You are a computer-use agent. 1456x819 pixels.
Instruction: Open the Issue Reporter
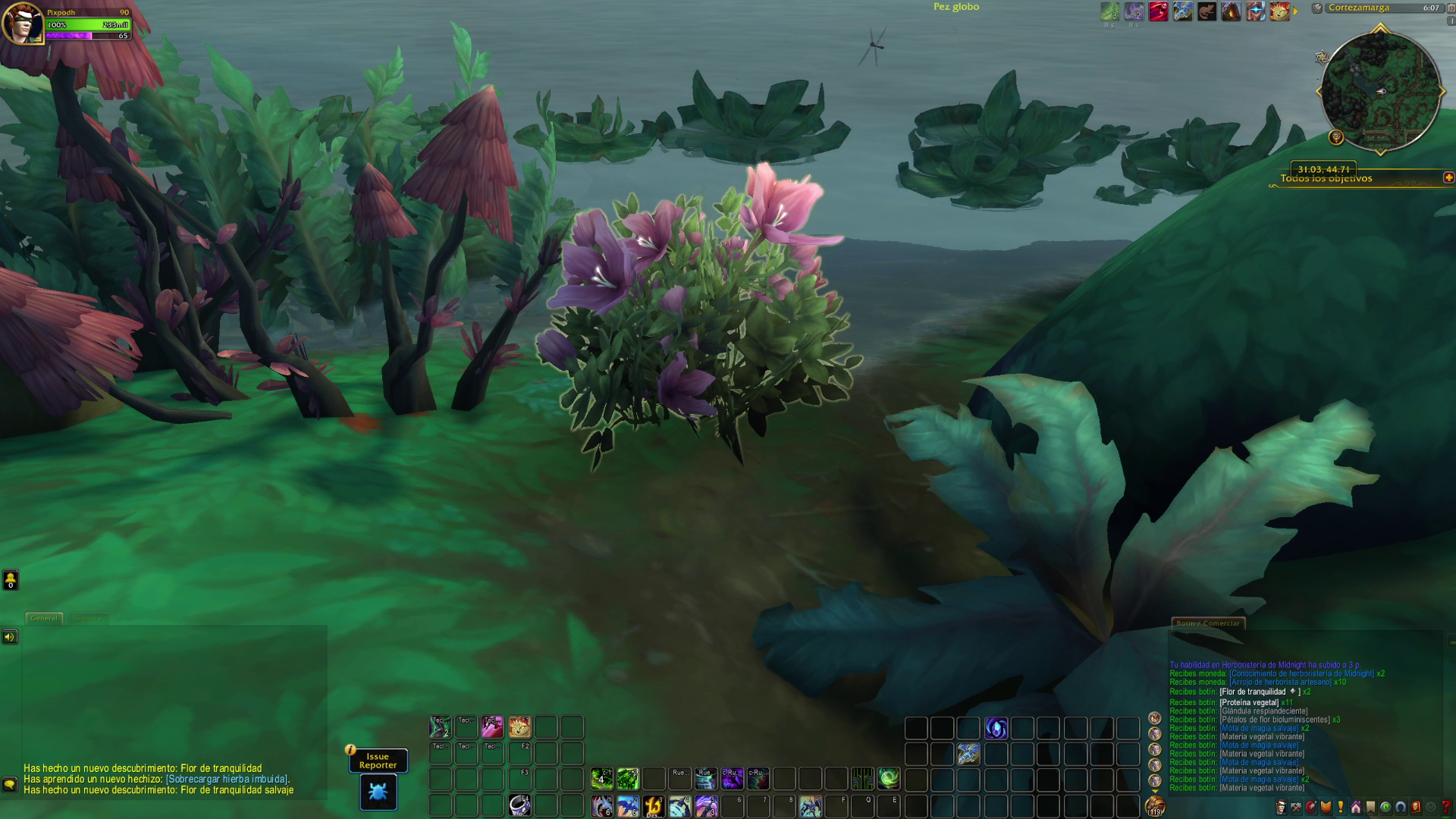378,761
